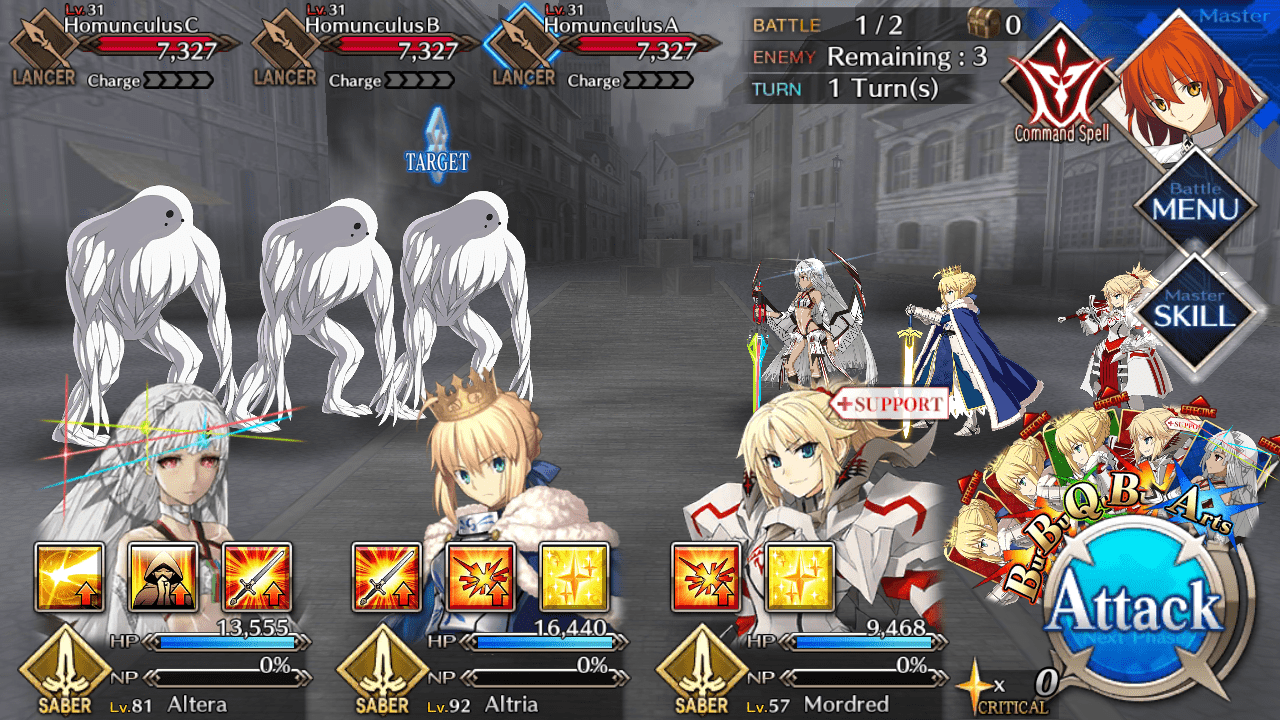Activate Altera's hooded figure skill
The height and width of the screenshot is (720, 1280).
163,577
